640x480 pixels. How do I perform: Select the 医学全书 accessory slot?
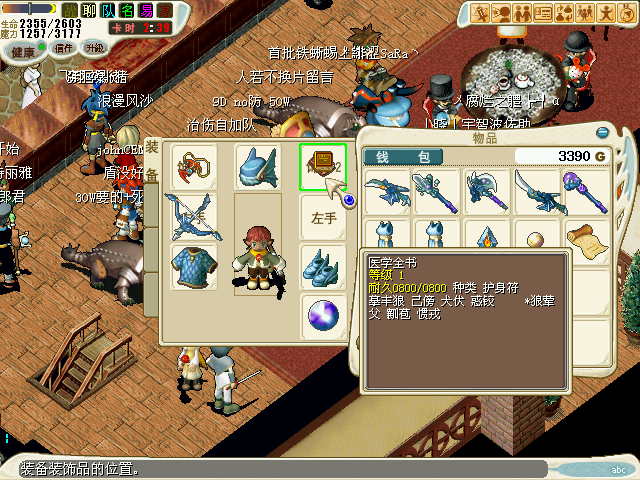322,166
